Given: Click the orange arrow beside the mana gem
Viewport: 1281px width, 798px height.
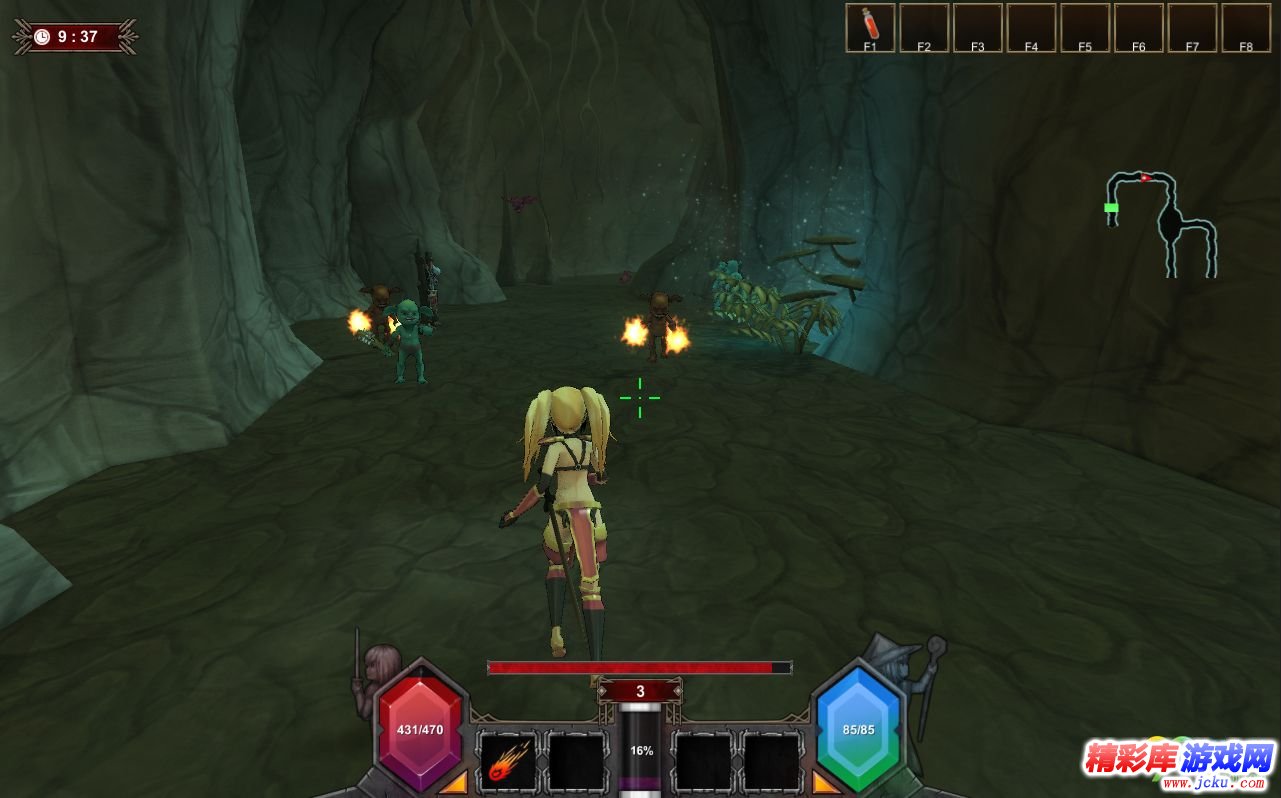Looking at the screenshot, I should click(826, 781).
